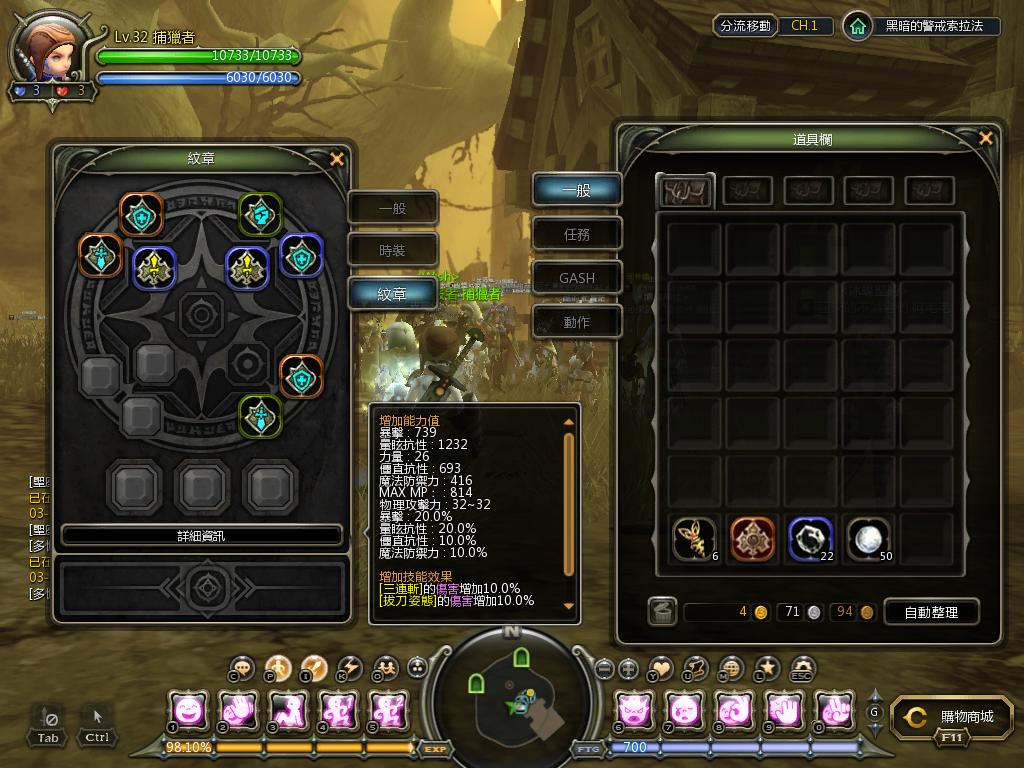
Task: Select the first bag tab in inventory
Action: 685,190
